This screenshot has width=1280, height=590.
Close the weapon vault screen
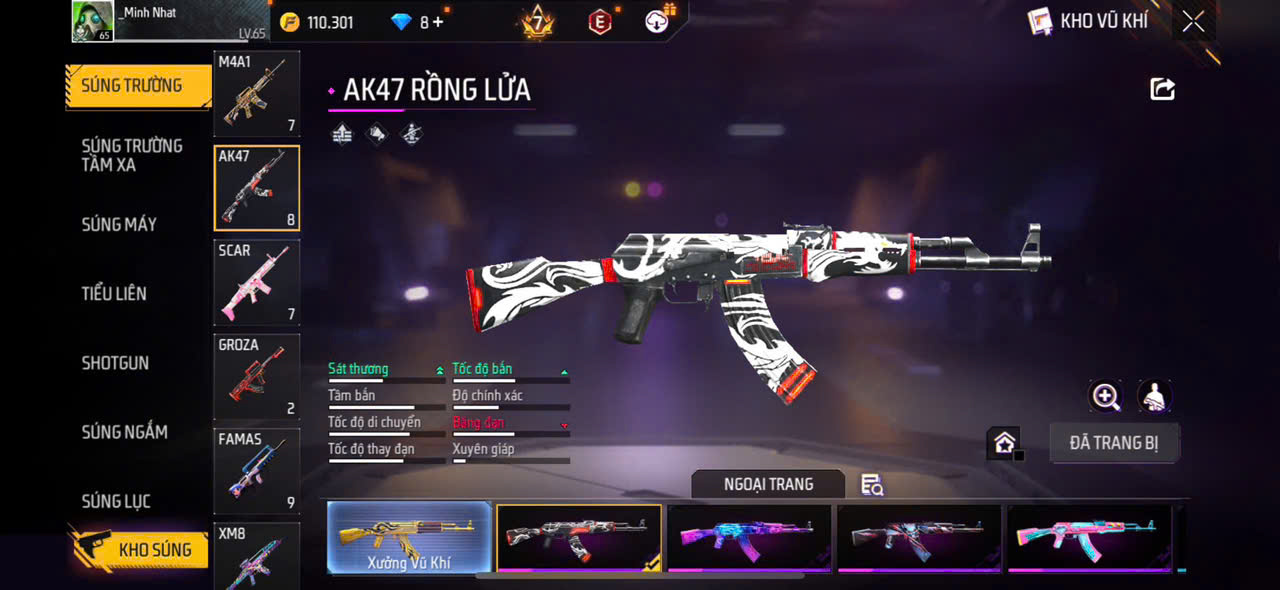click(1193, 21)
